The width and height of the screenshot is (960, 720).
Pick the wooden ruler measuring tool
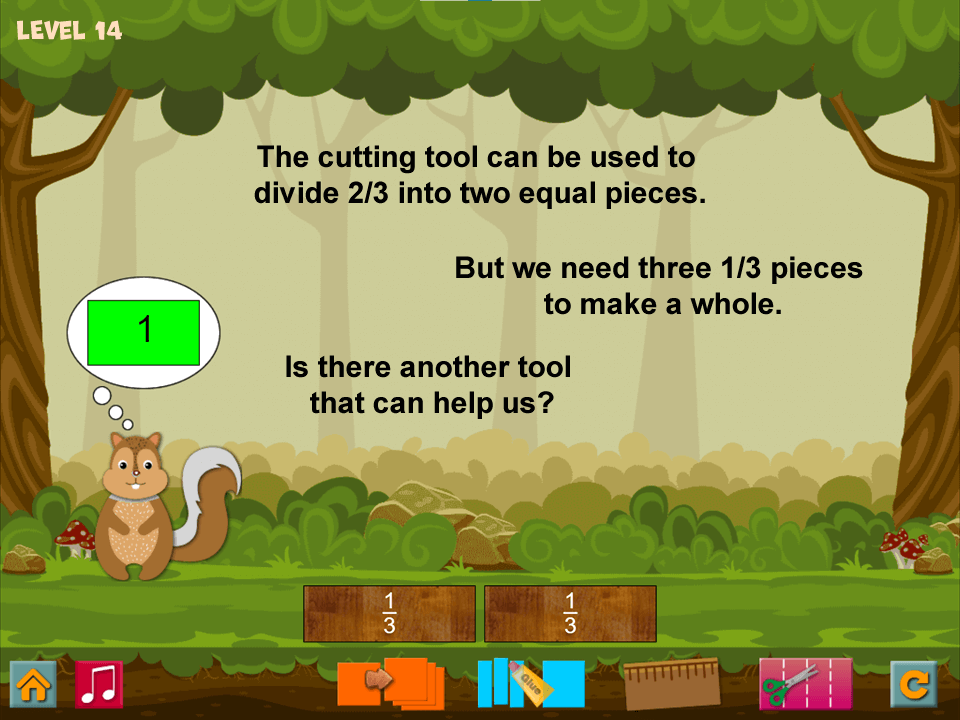click(x=672, y=684)
